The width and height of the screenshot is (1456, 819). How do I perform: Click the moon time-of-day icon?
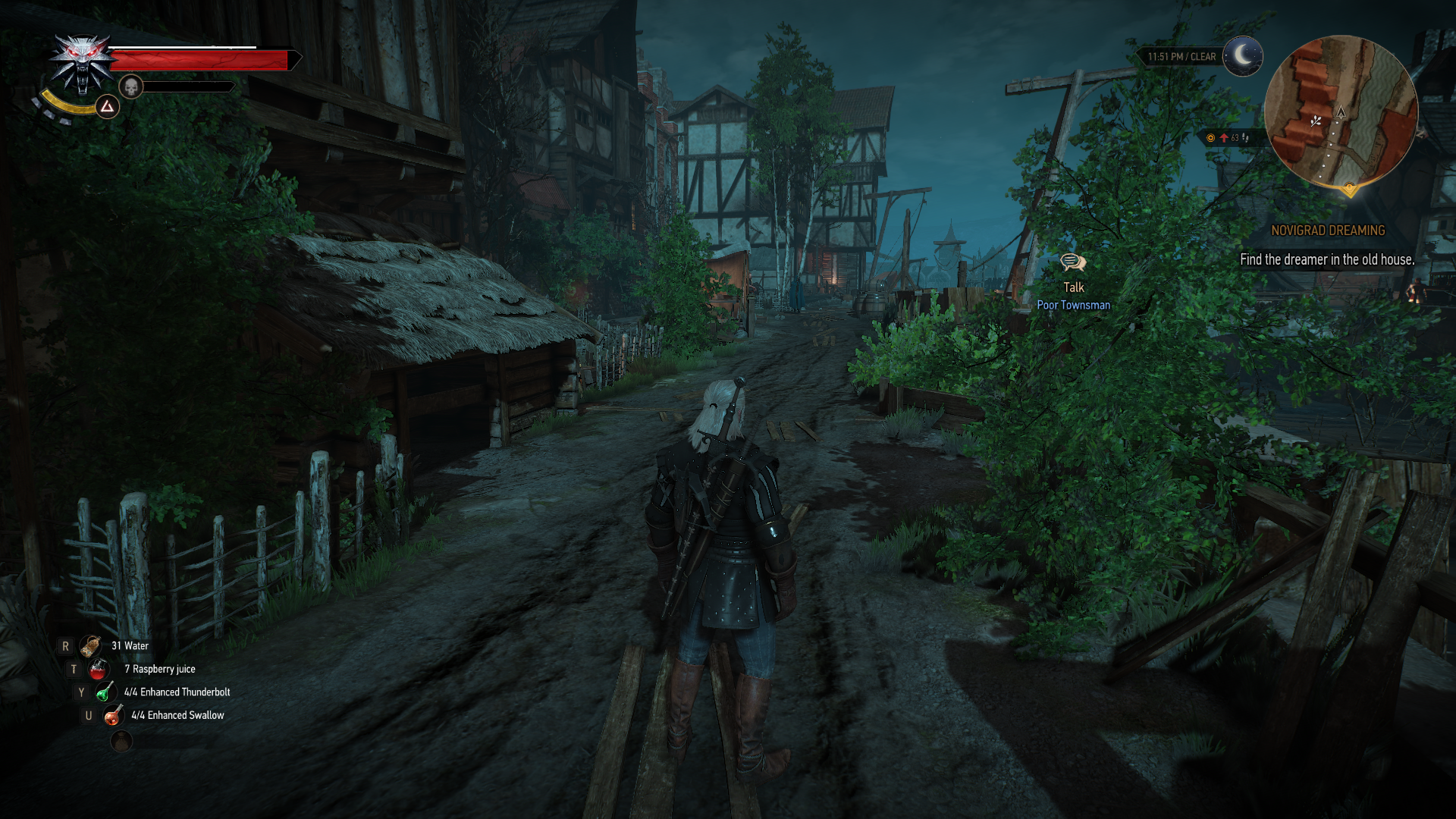pyautogui.click(x=1243, y=56)
